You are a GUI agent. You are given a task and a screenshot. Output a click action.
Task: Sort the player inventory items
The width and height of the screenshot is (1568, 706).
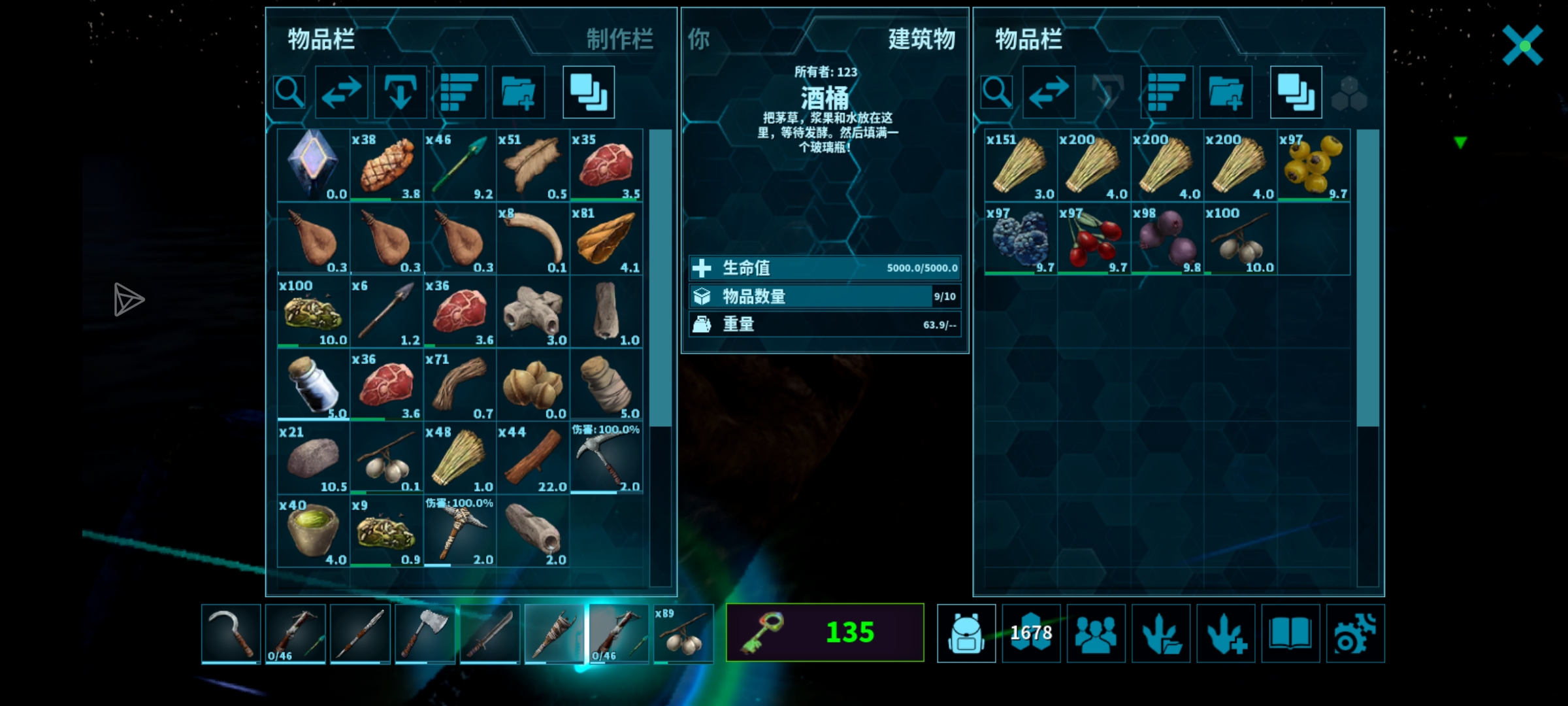(459, 92)
